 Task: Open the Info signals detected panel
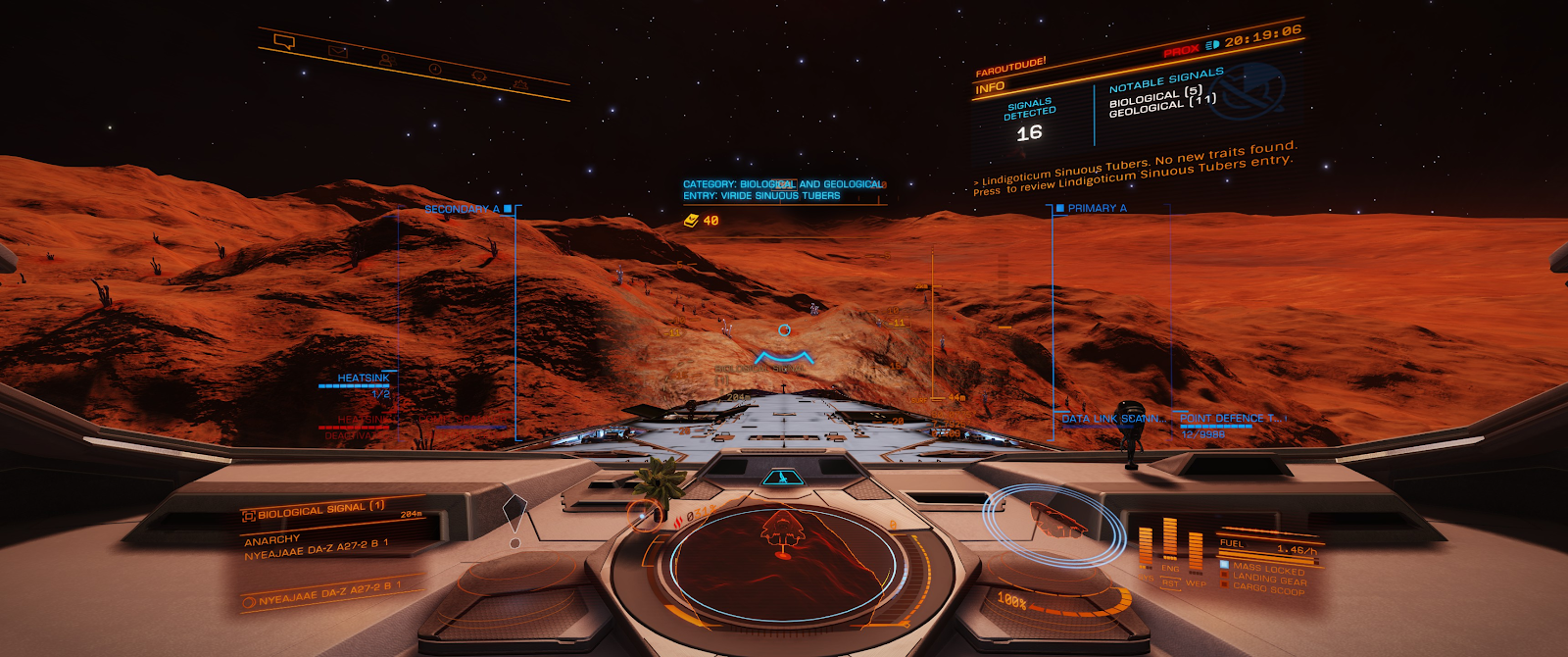(x=1030, y=120)
